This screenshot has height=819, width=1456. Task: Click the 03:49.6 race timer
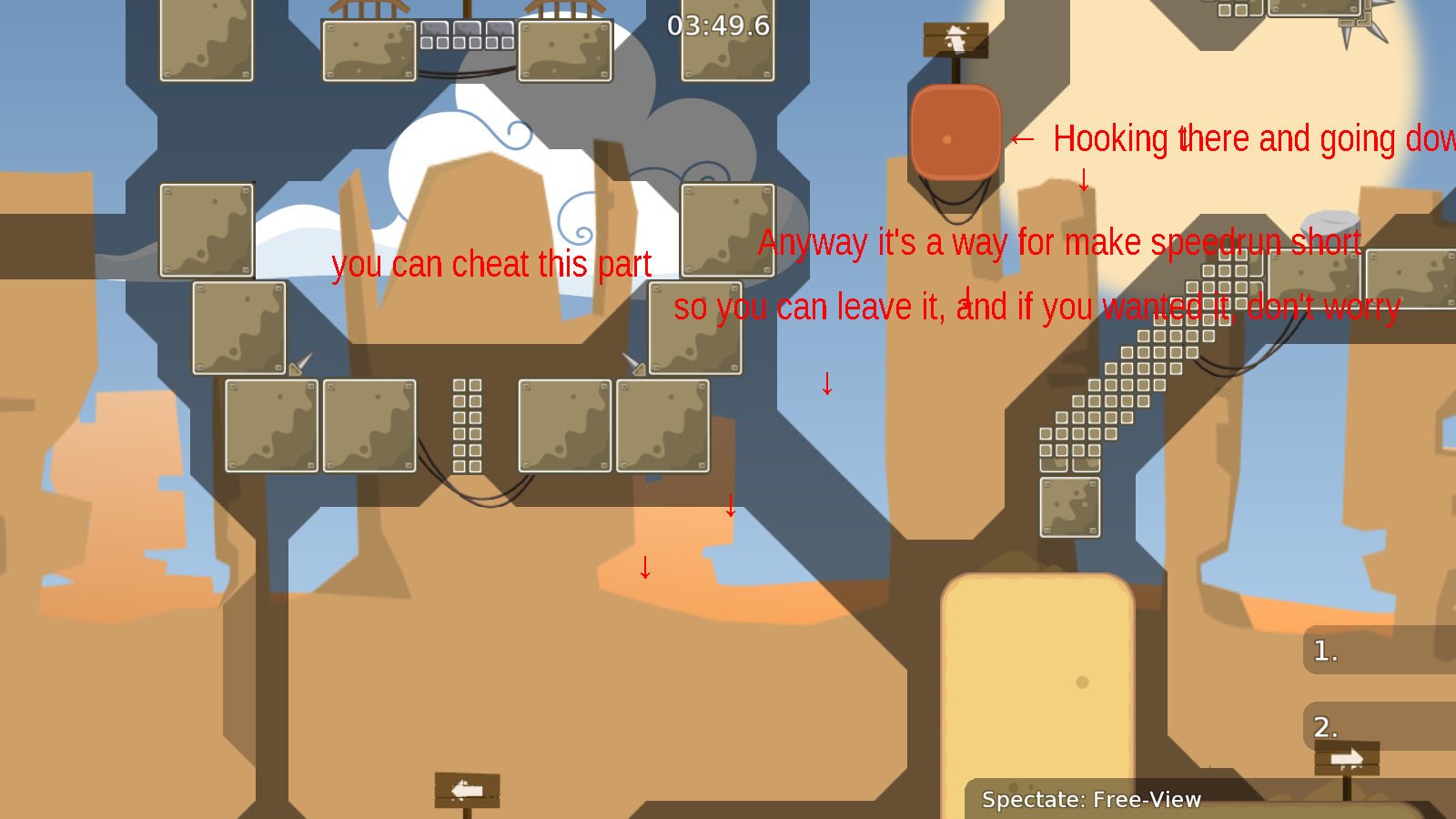718,27
